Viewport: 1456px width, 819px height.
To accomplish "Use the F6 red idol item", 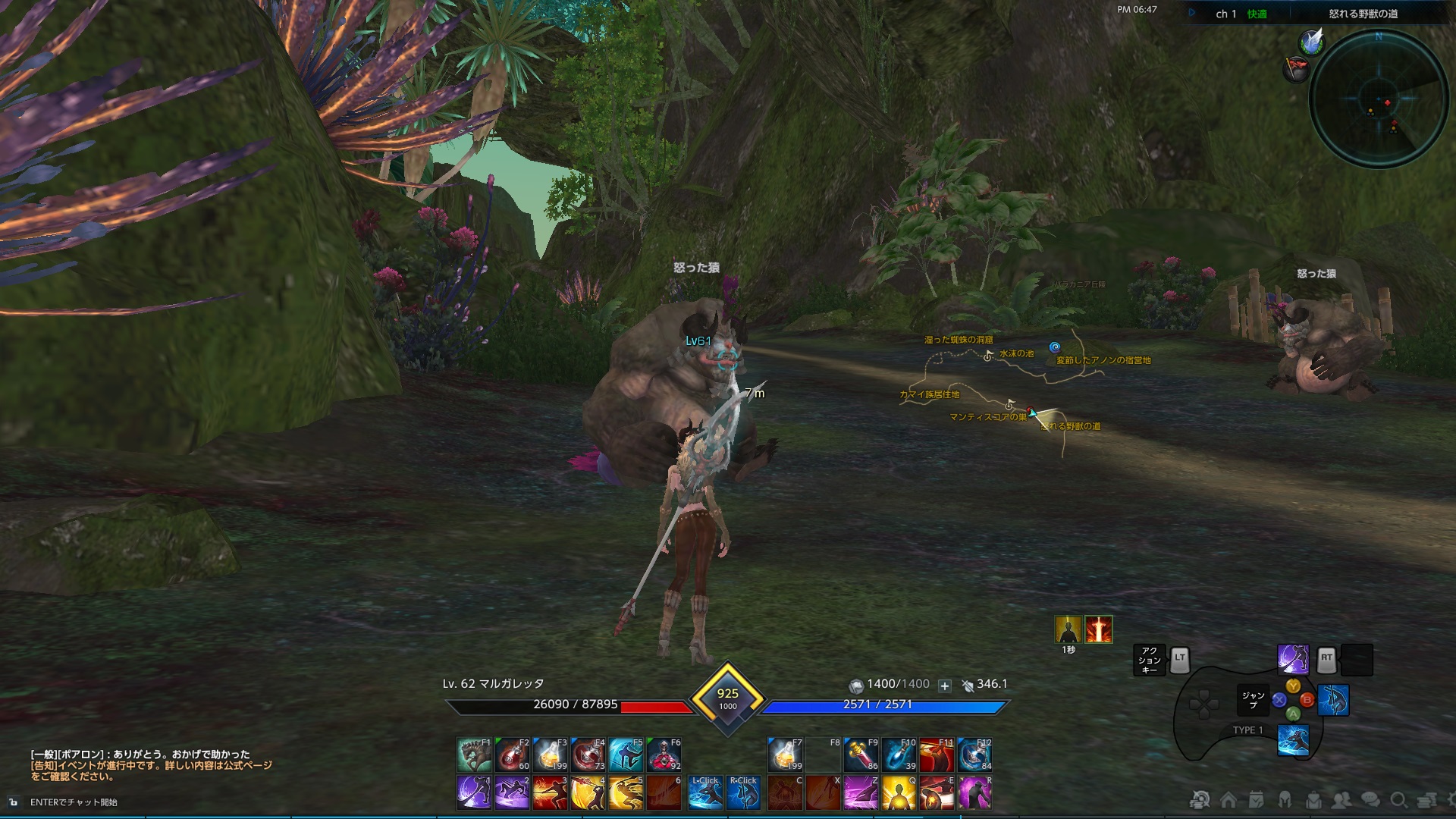I will click(664, 755).
